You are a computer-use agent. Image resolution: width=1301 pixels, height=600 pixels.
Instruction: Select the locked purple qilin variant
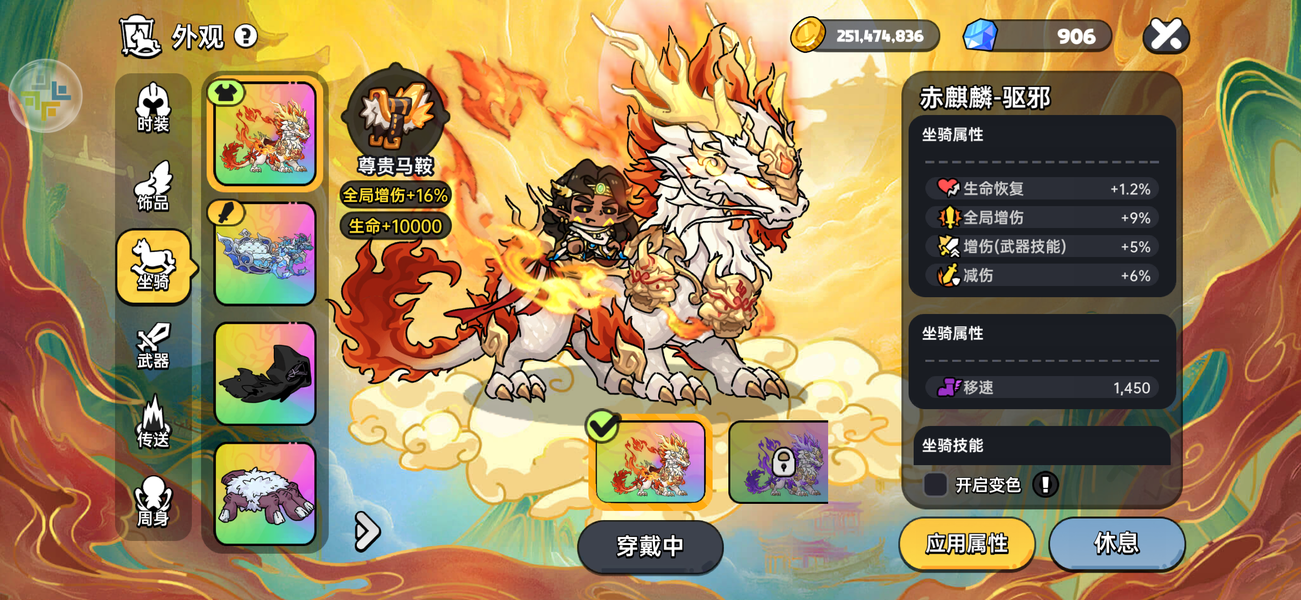click(x=779, y=462)
